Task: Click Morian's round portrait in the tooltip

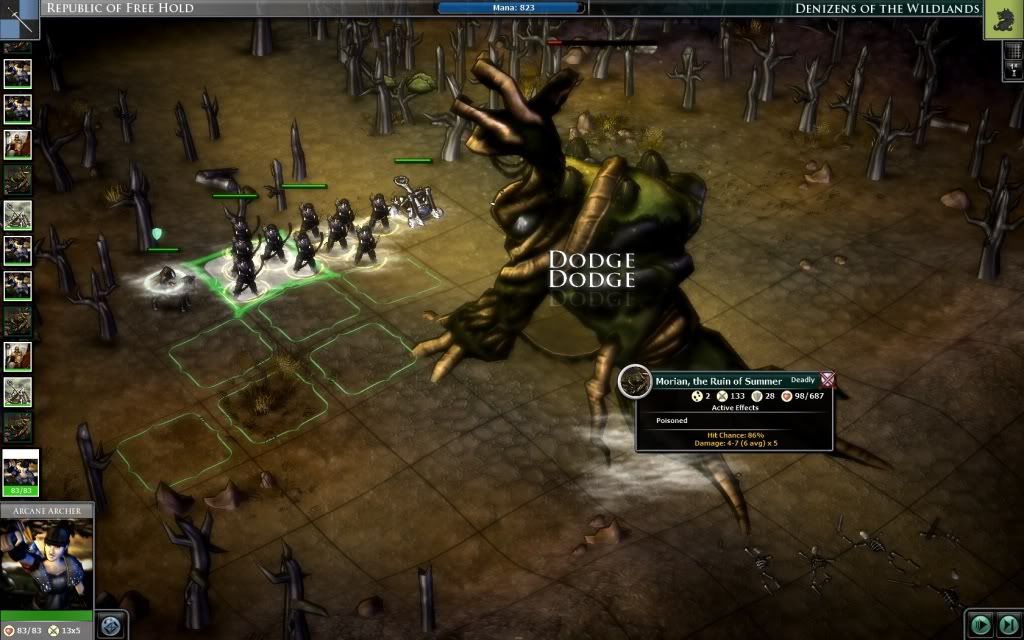Action: tap(635, 380)
